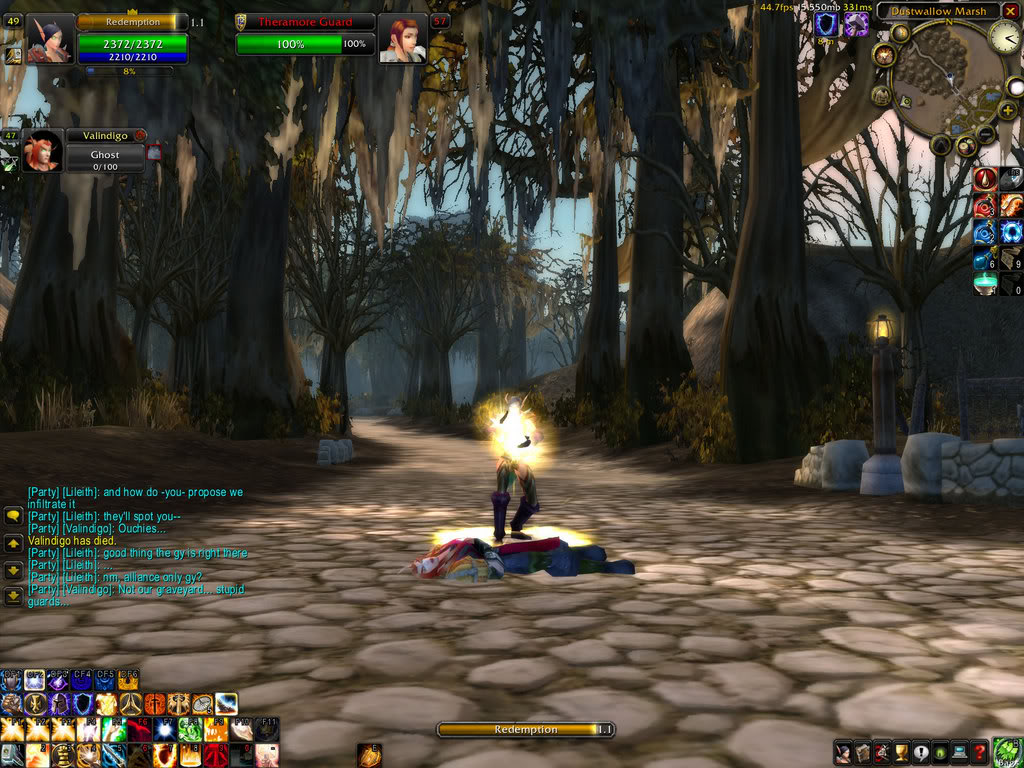Viewport: 1024px width, 768px height.
Task: Use the green swirl spell on F8
Action: (190, 730)
